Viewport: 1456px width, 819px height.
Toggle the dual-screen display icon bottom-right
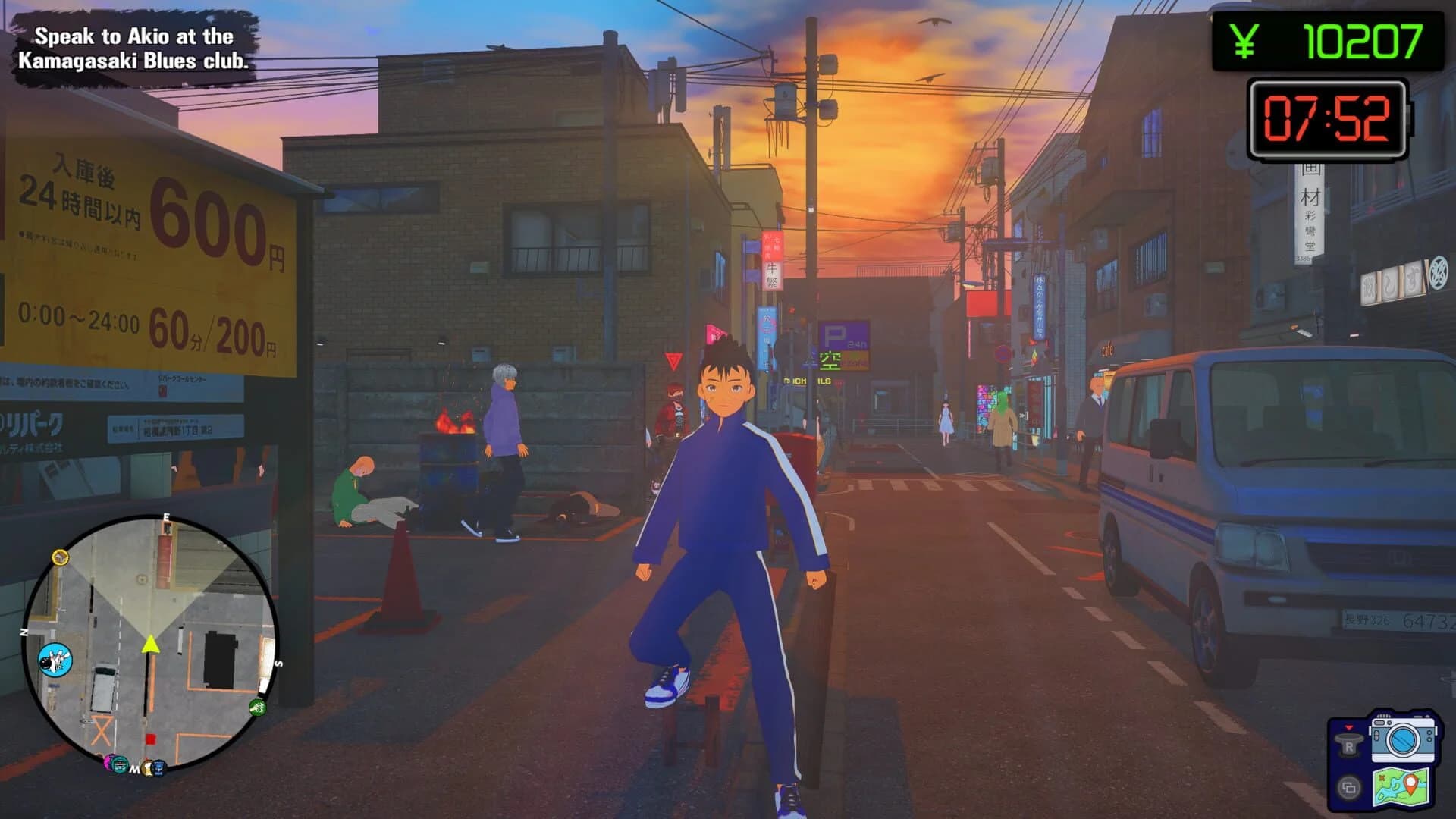(1349, 788)
